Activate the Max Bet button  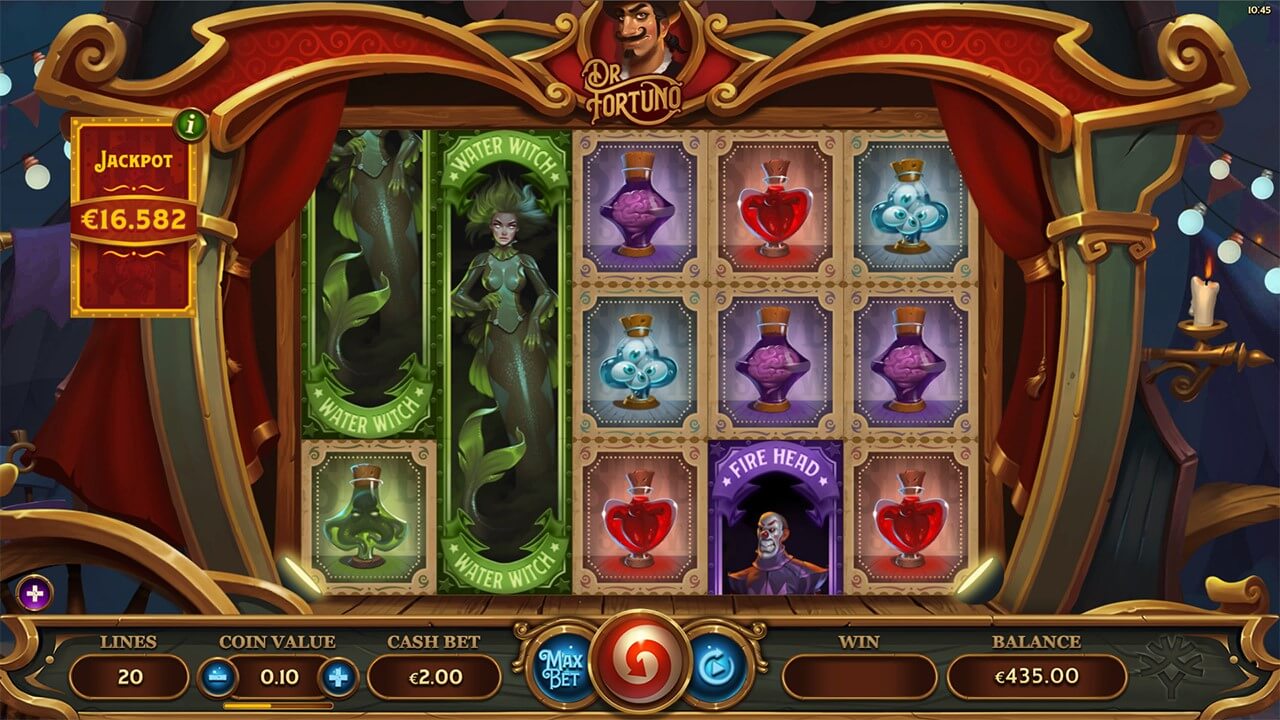point(554,668)
